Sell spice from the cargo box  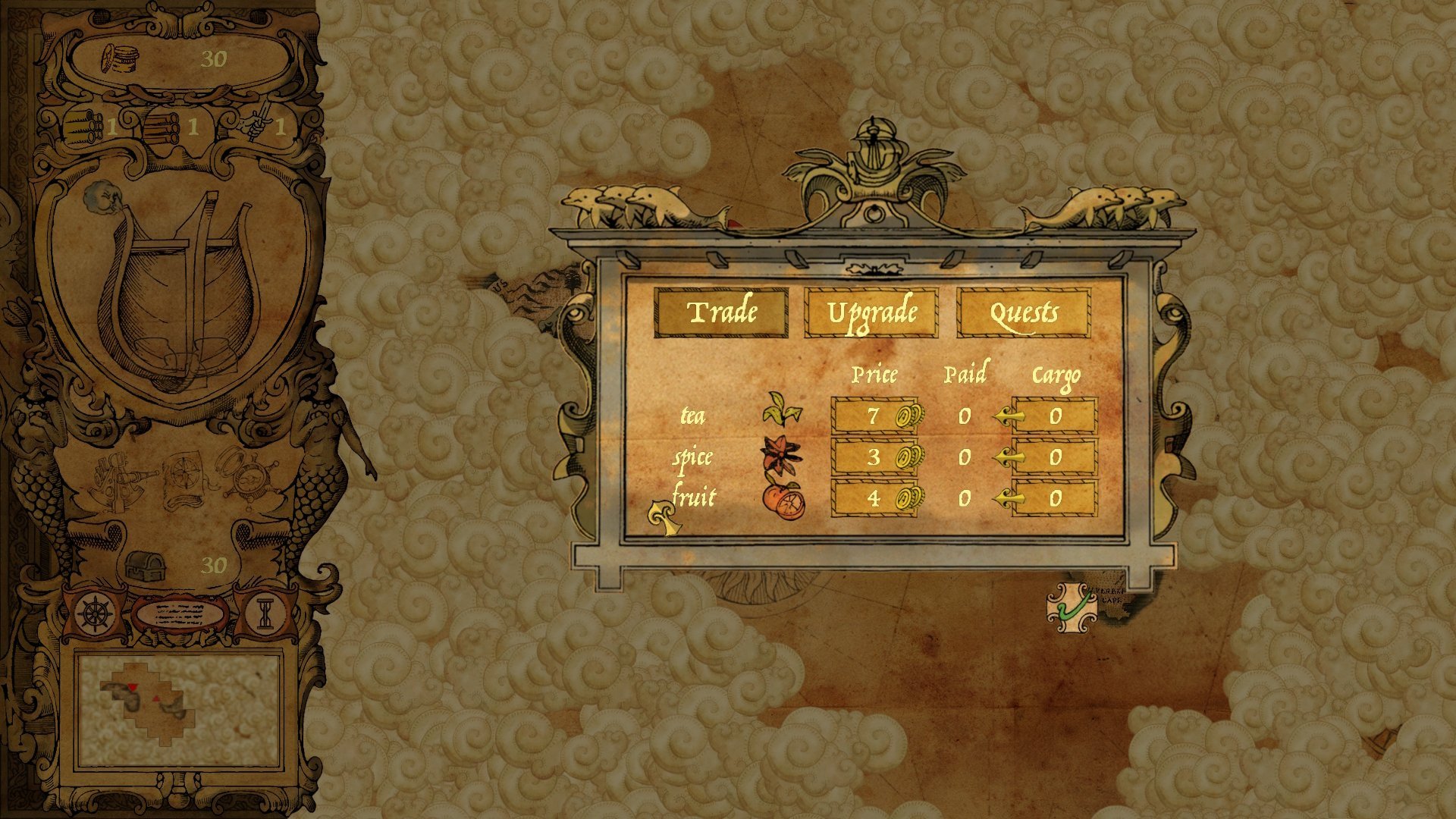tap(1054, 457)
